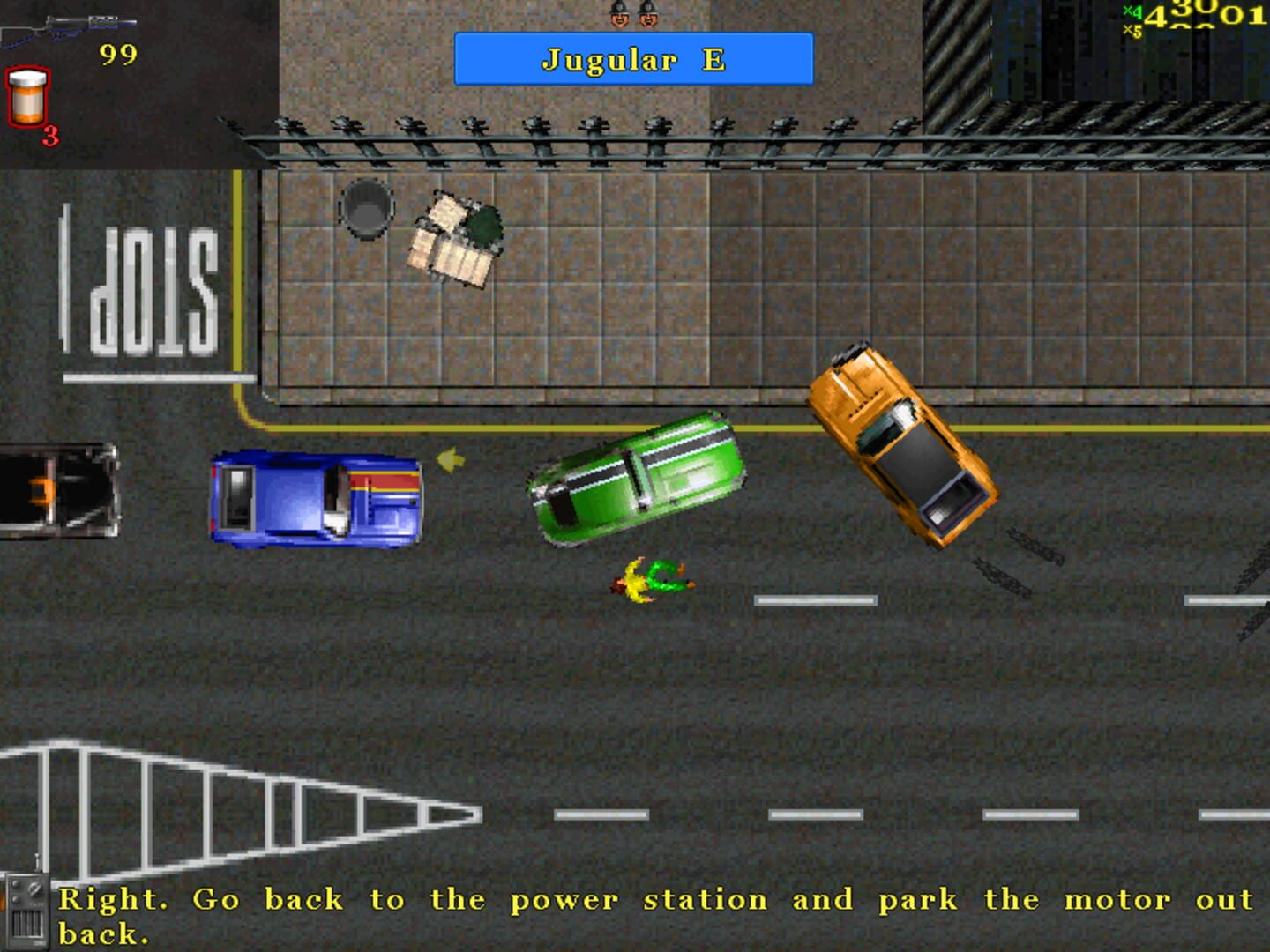
Task: Open the radio panel icon bottom left
Action: 26,908
